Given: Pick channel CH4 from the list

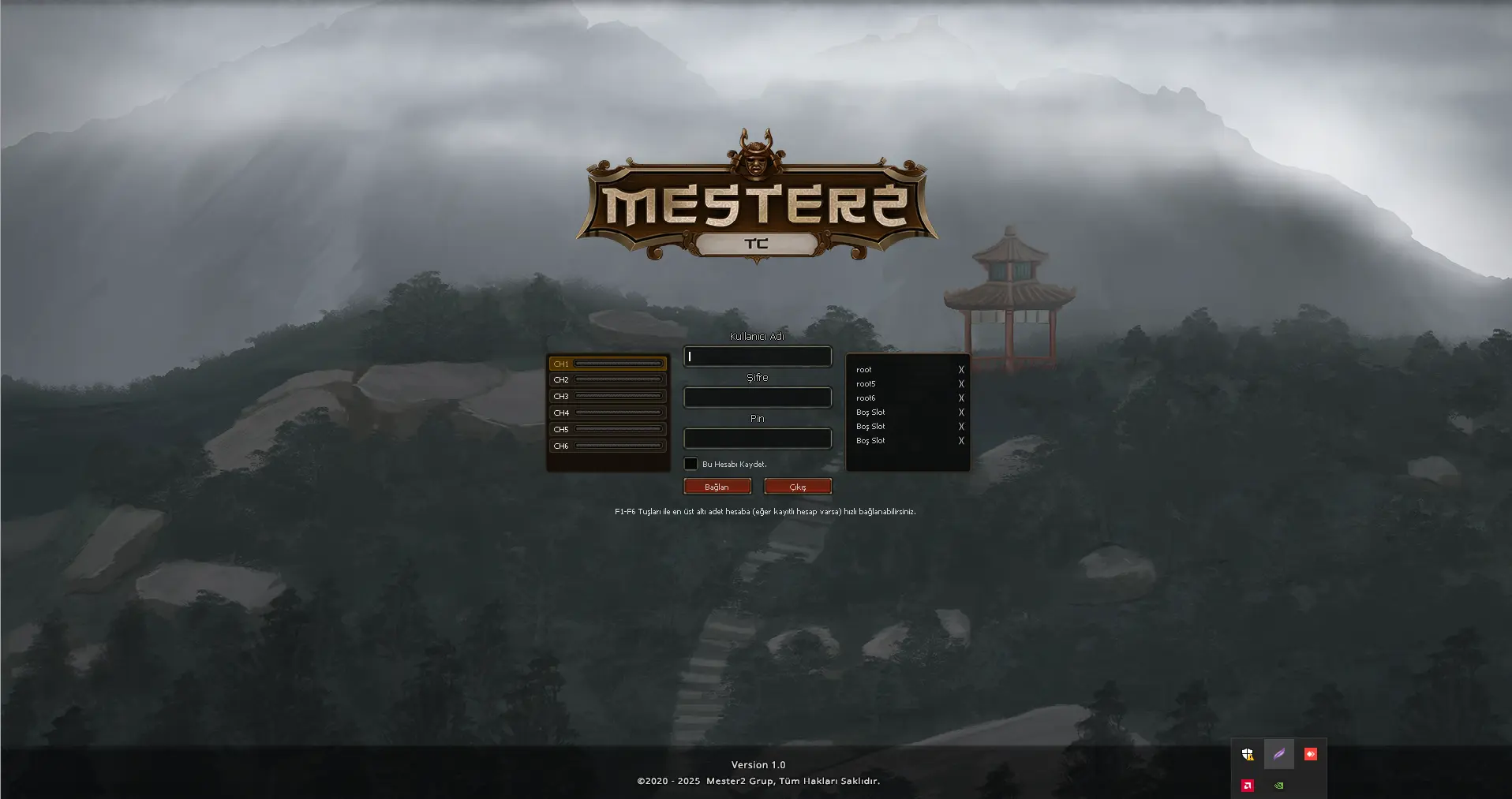Looking at the screenshot, I should [608, 413].
